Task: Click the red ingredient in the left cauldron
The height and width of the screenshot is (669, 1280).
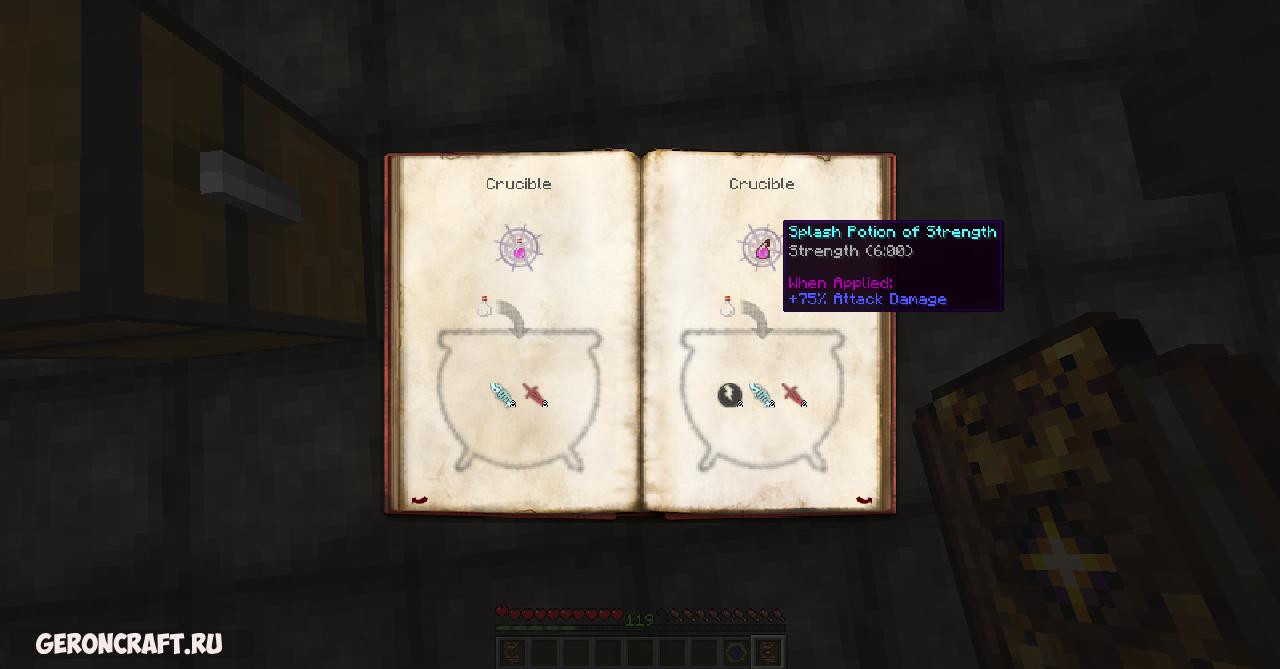Action: pyautogui.click(x=535, y=395)
